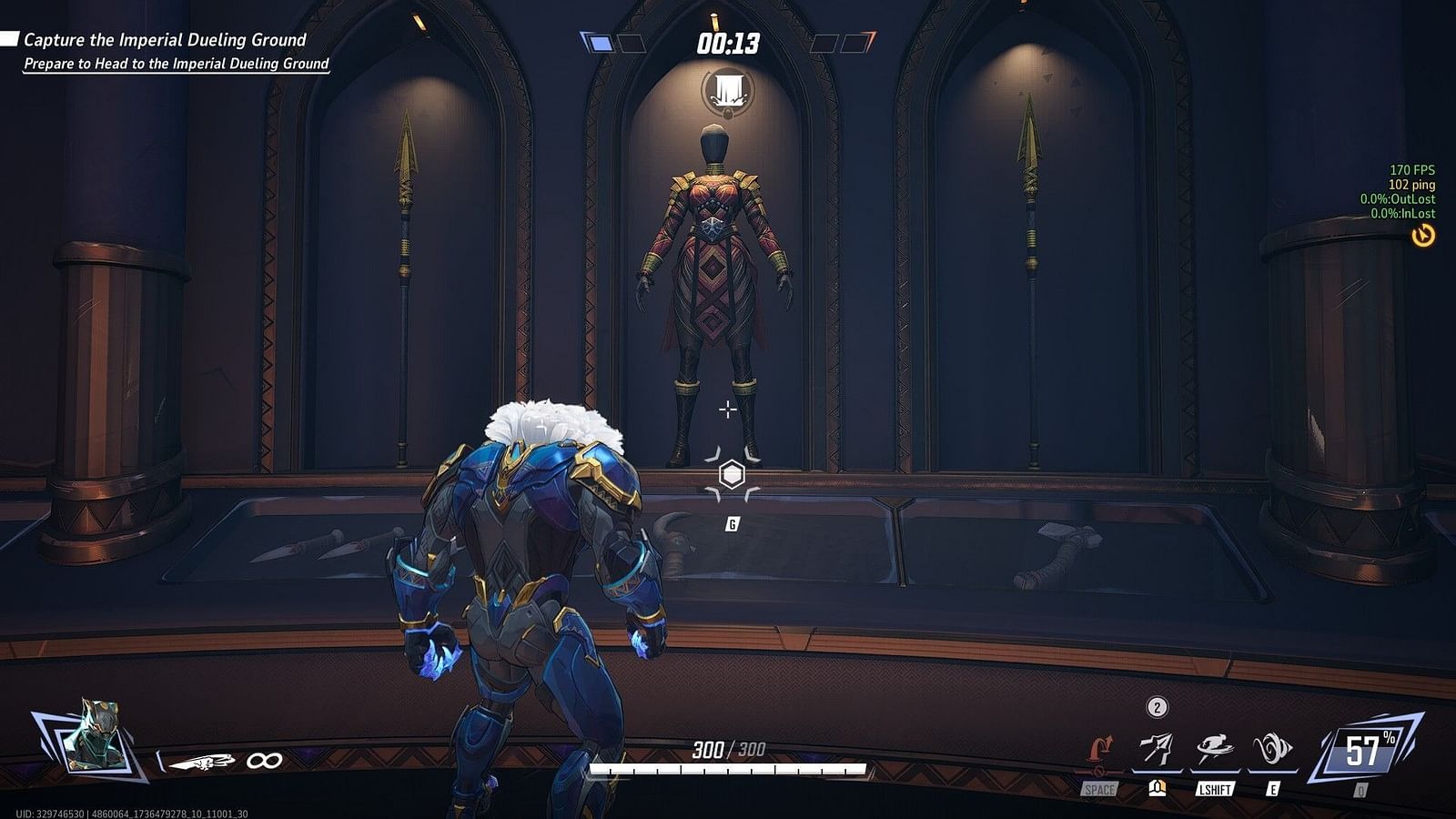
Task: Open the Capture the Imperial Dueling Ground objective
Action: (x=165, y=40)
